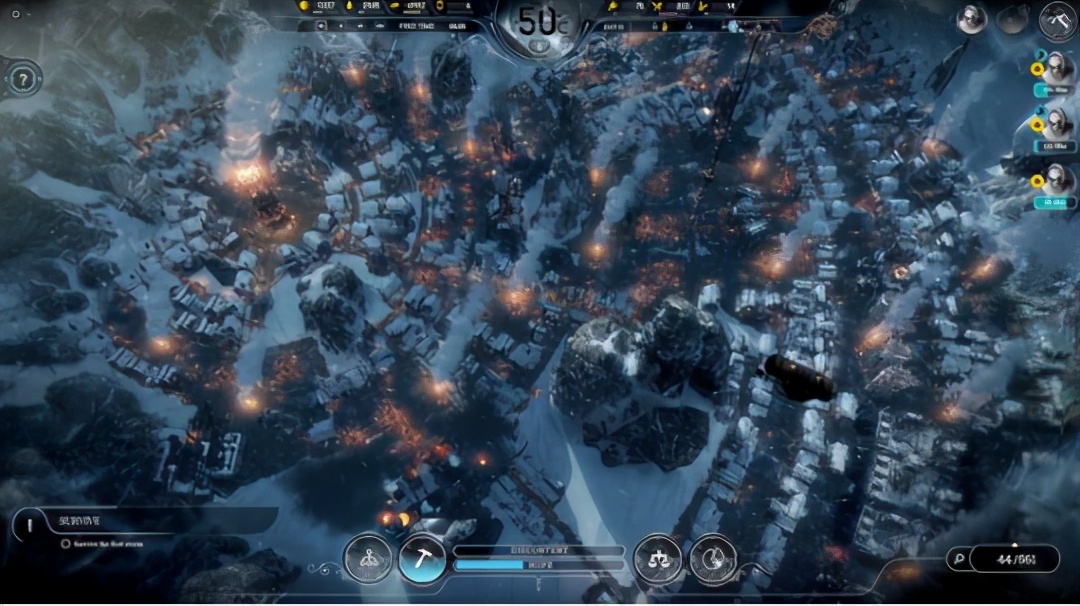Viewport: 1080px width, 606px height.
Task: Open the economy overview round icon
Action: (713, 559)
